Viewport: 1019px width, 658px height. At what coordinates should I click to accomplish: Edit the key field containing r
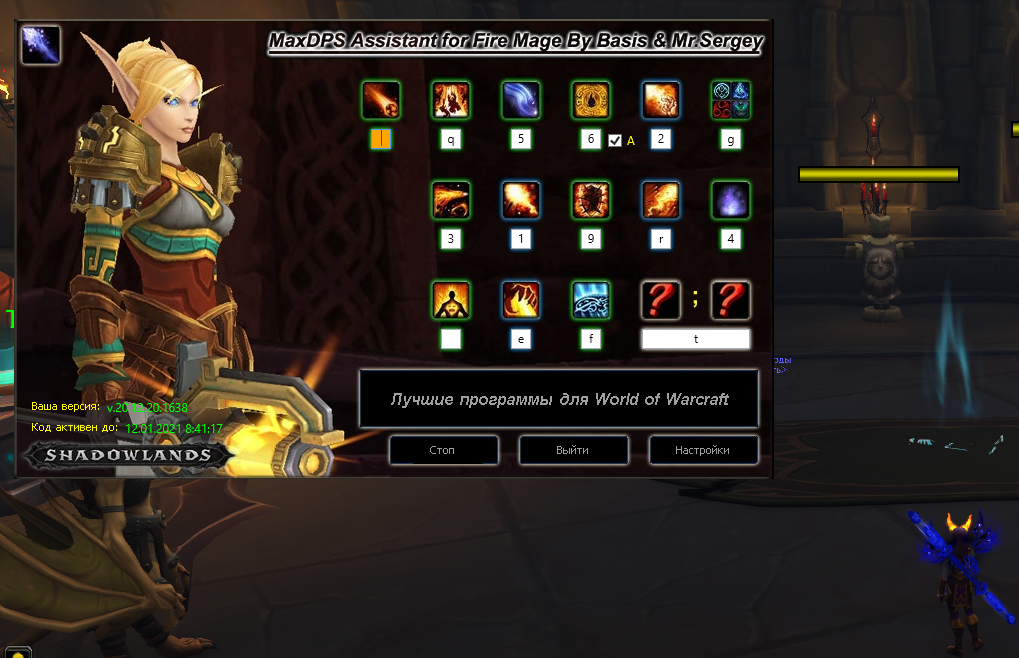pyautogui.click(x=661, y=239)
